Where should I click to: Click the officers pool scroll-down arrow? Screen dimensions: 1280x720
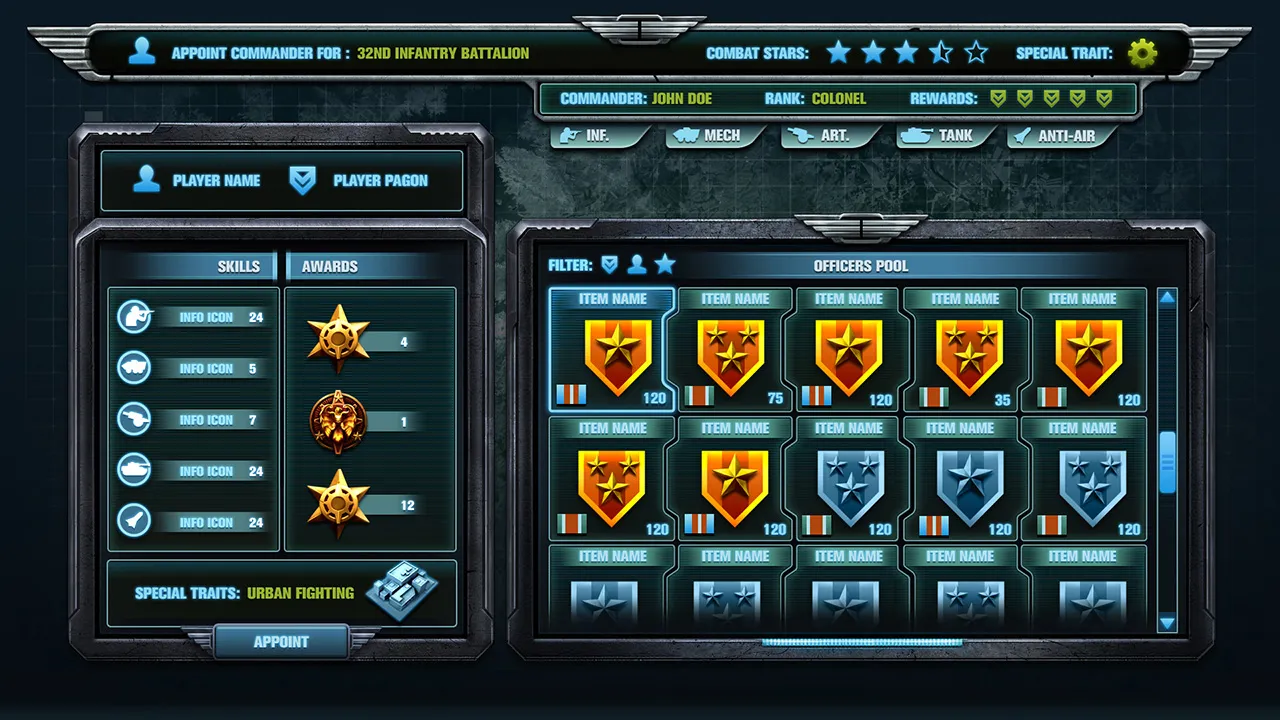(x=1167, y=623)
